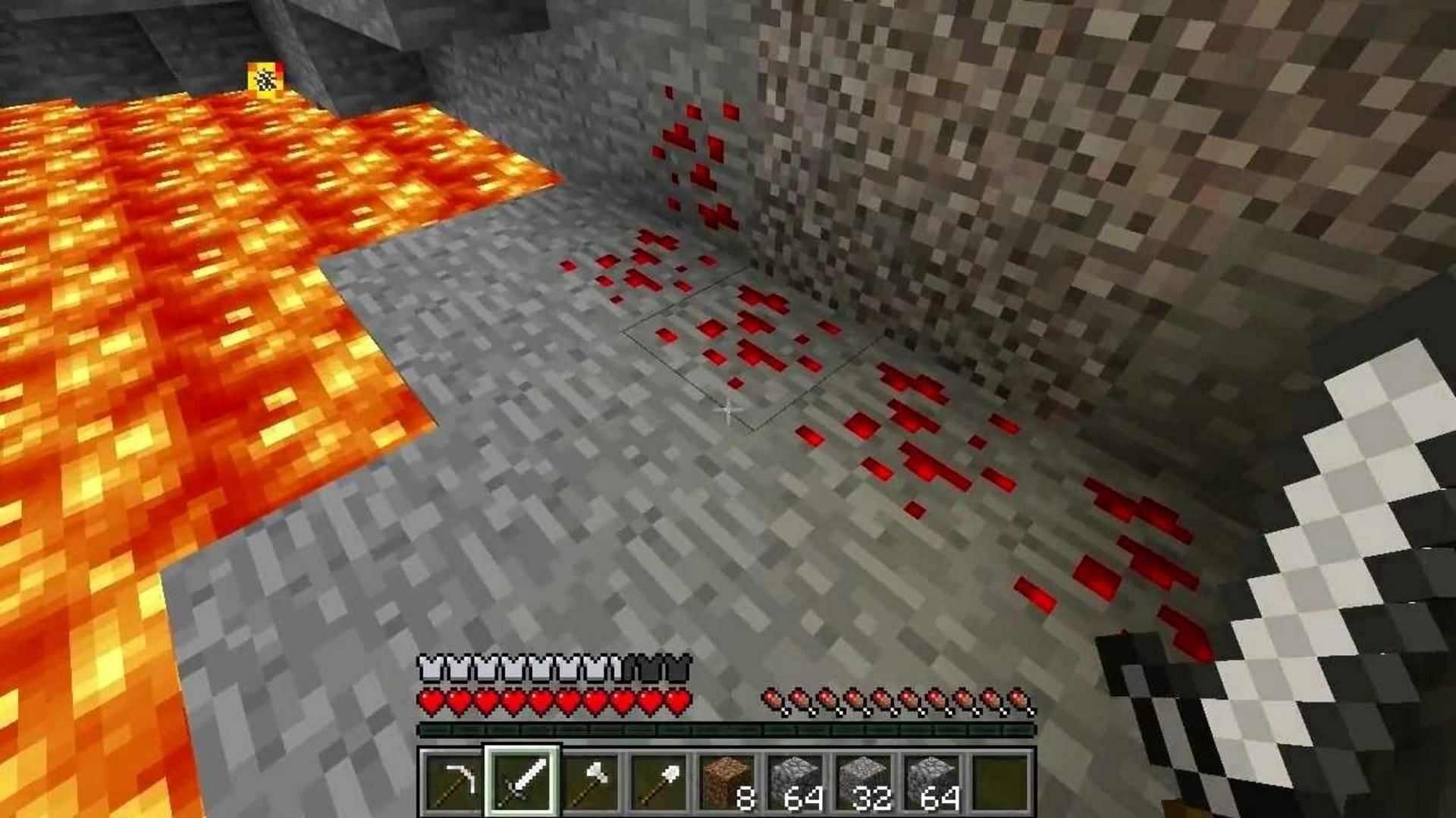Click the crosshair in the screen center
1456x818 pixels.
(x=726, y=410)
